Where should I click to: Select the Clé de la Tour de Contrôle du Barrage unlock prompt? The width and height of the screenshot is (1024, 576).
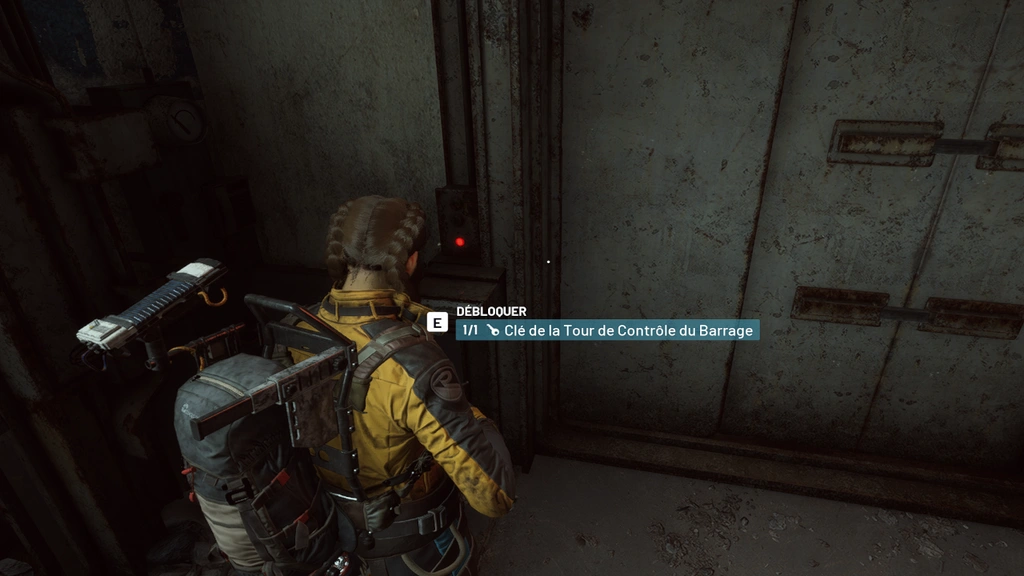pos(607,330)
